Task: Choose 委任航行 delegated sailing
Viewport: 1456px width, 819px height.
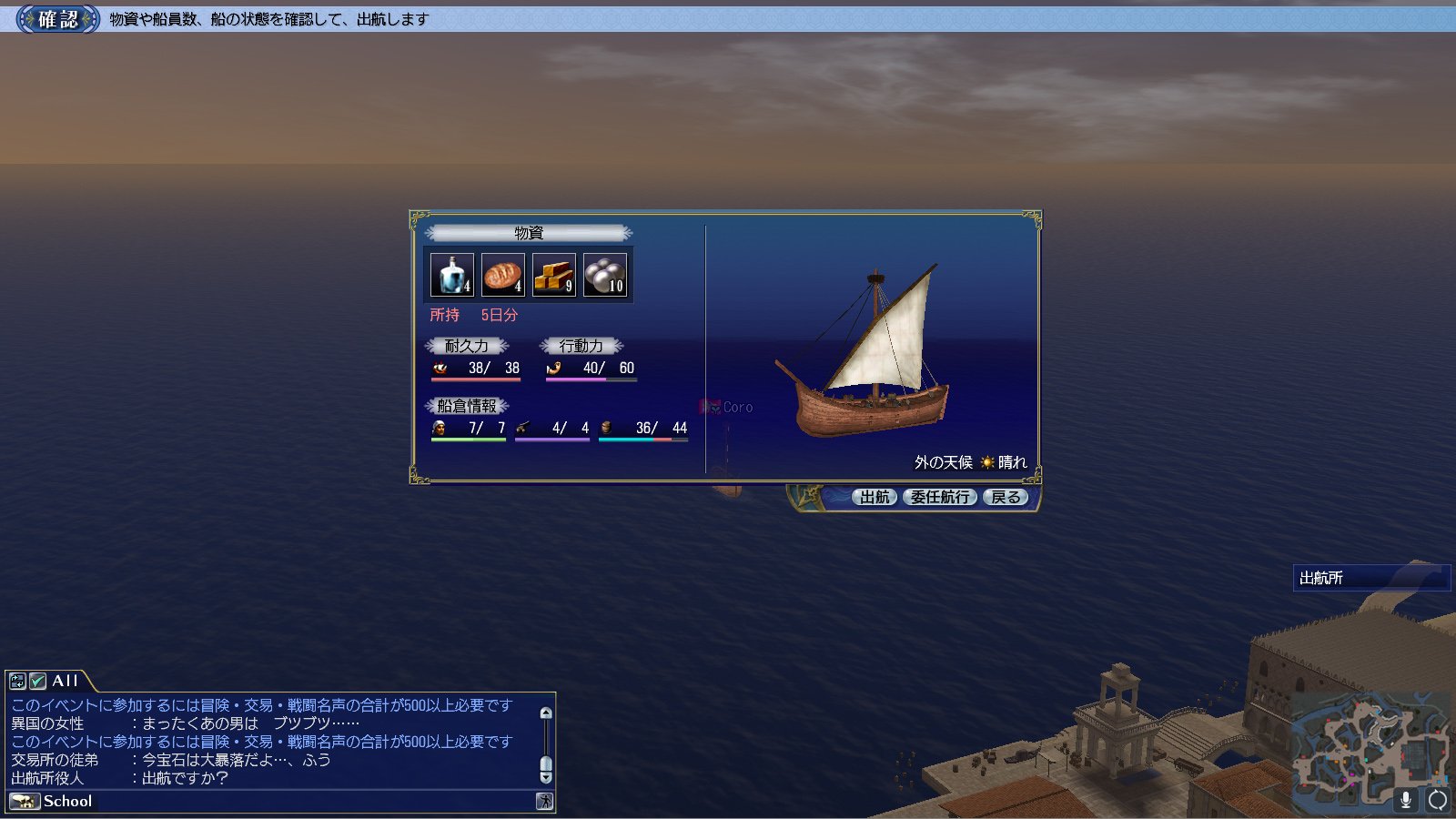Action: point(940,497)
